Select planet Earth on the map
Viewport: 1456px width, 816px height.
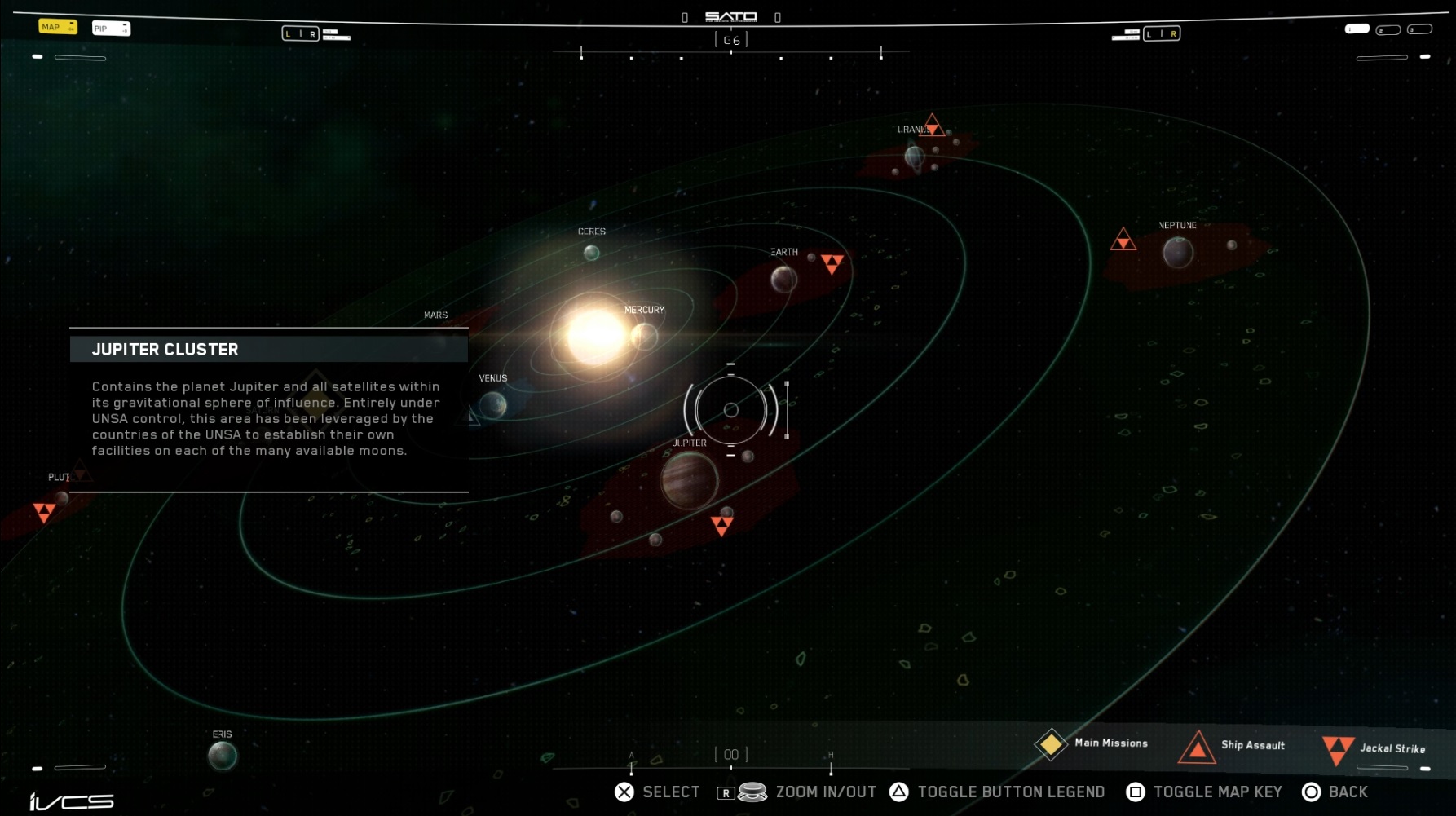click(x=783, y=280)
